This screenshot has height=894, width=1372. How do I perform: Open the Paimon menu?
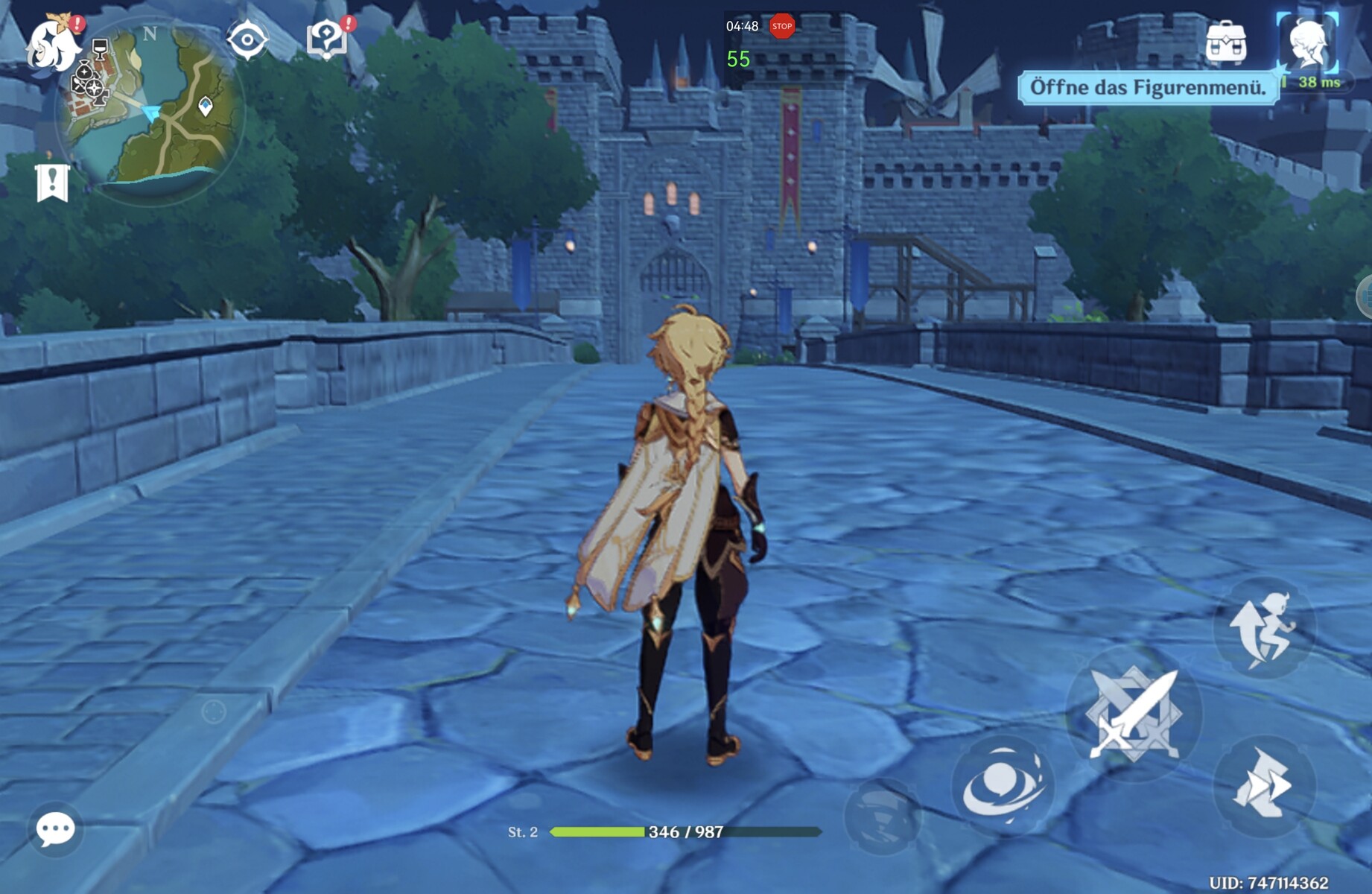pyautogui.click(x=52, y=43)
